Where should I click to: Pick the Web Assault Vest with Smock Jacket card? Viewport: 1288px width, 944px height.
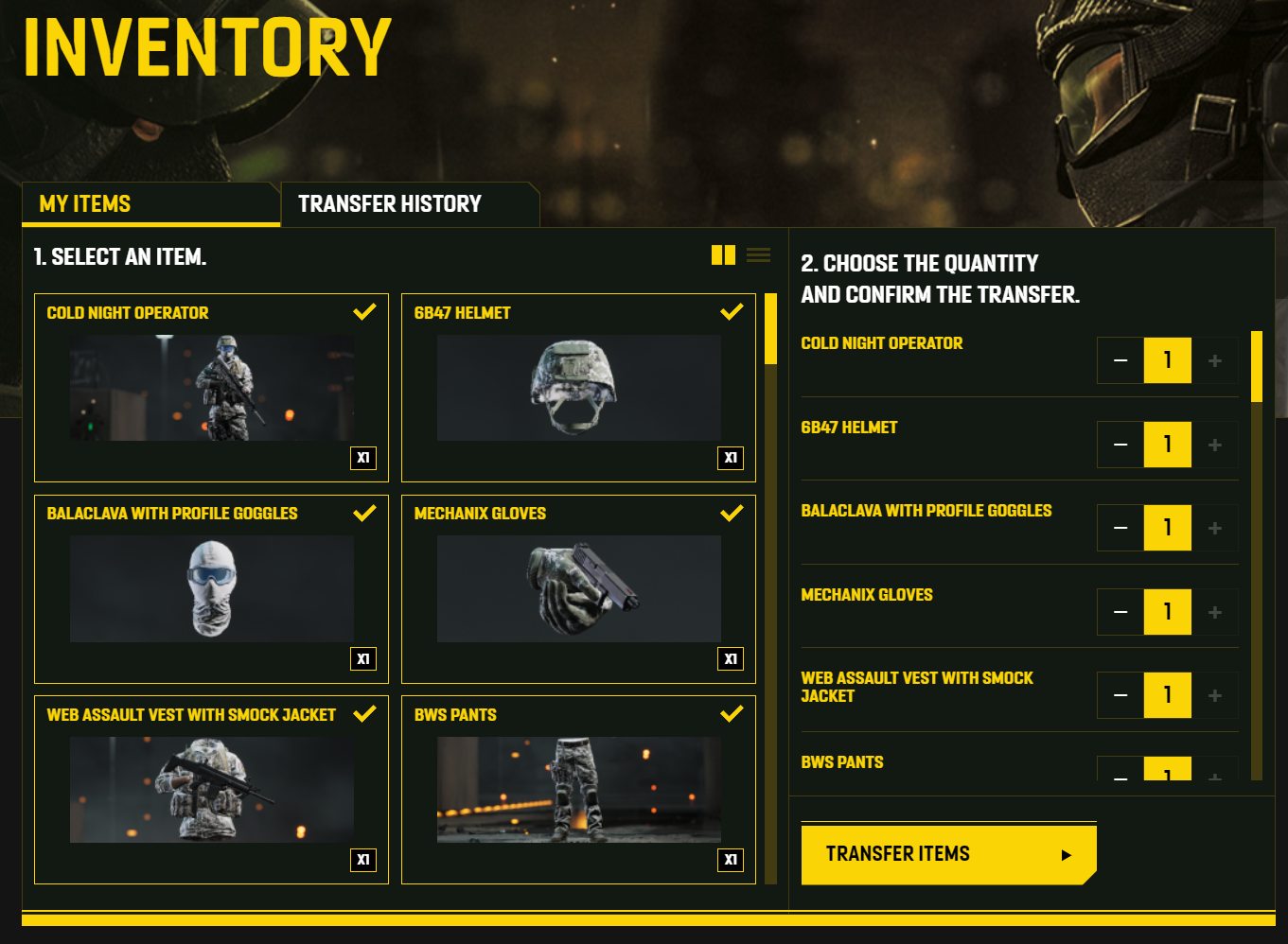pos(211,790)
